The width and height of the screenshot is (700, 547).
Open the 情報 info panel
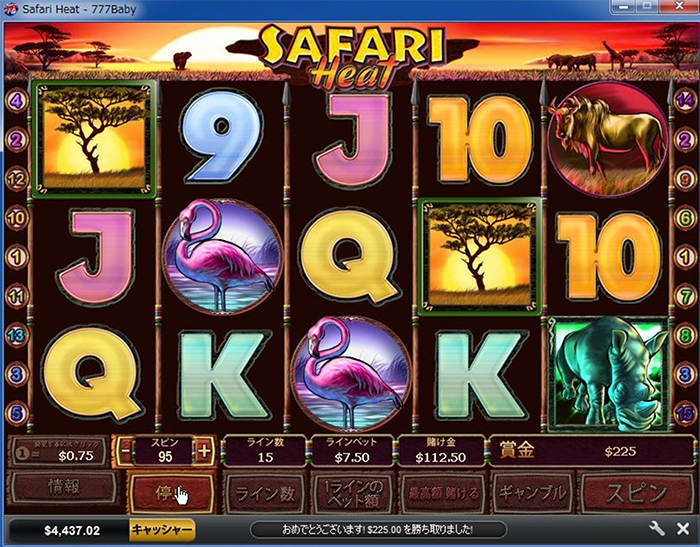[x=62, y=490]
